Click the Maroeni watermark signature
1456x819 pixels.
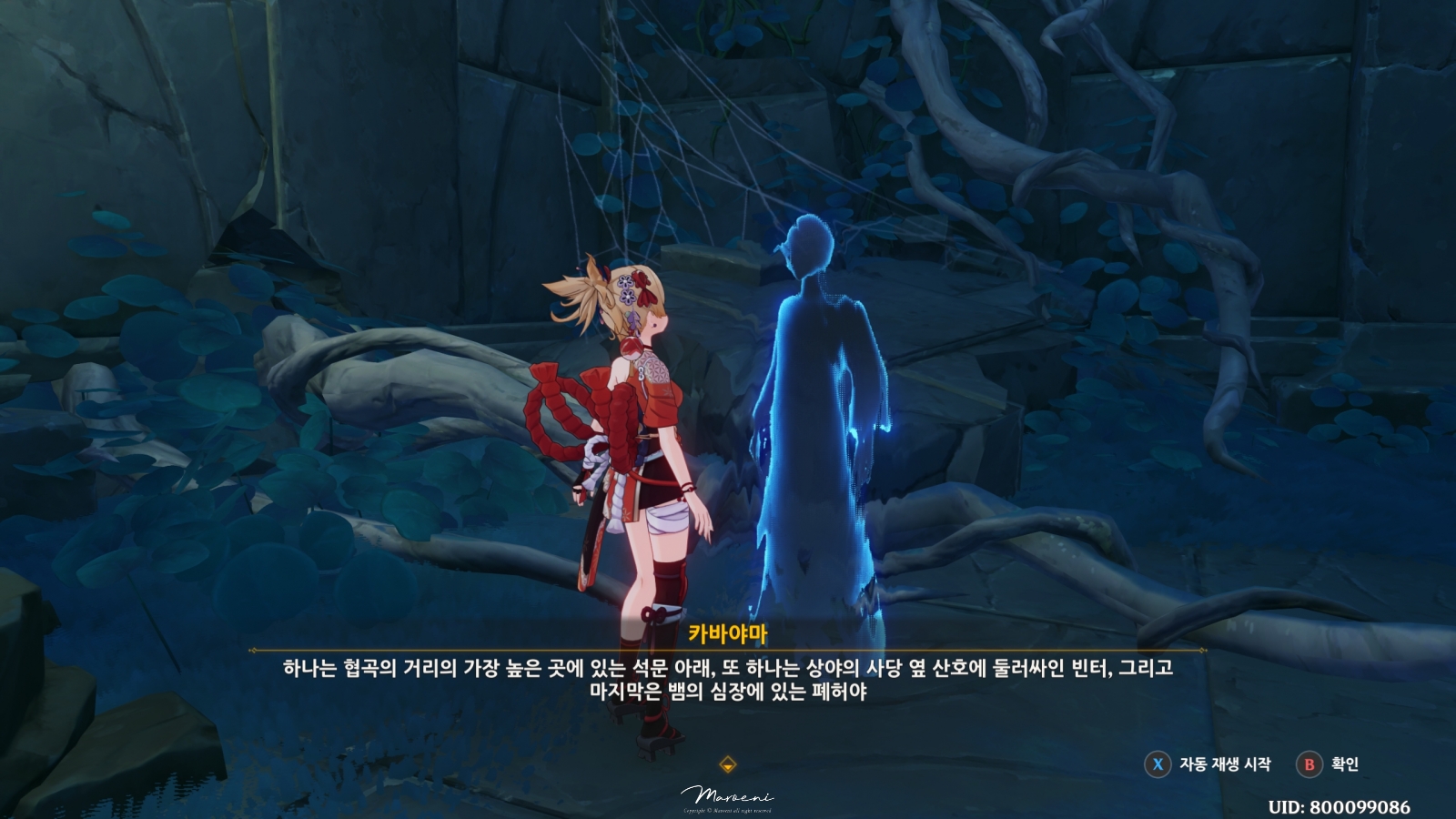726,795
